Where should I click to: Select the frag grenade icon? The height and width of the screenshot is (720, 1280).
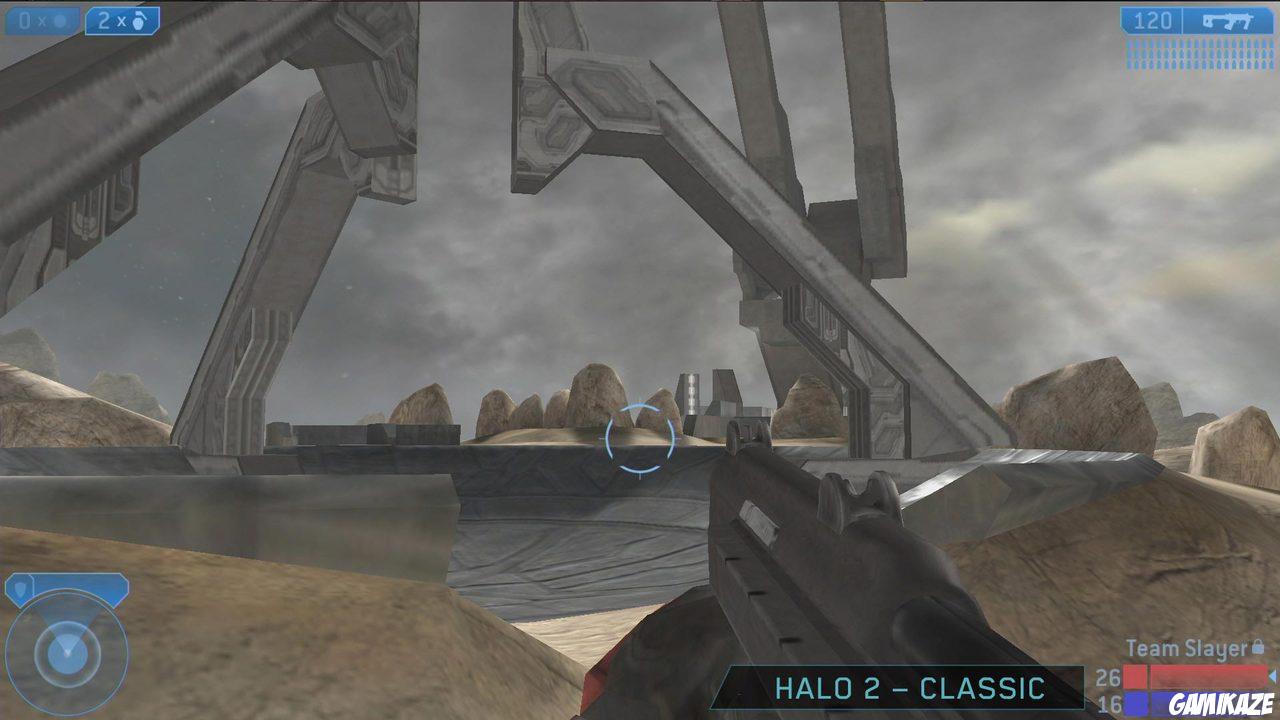click(x=140, y=20)
